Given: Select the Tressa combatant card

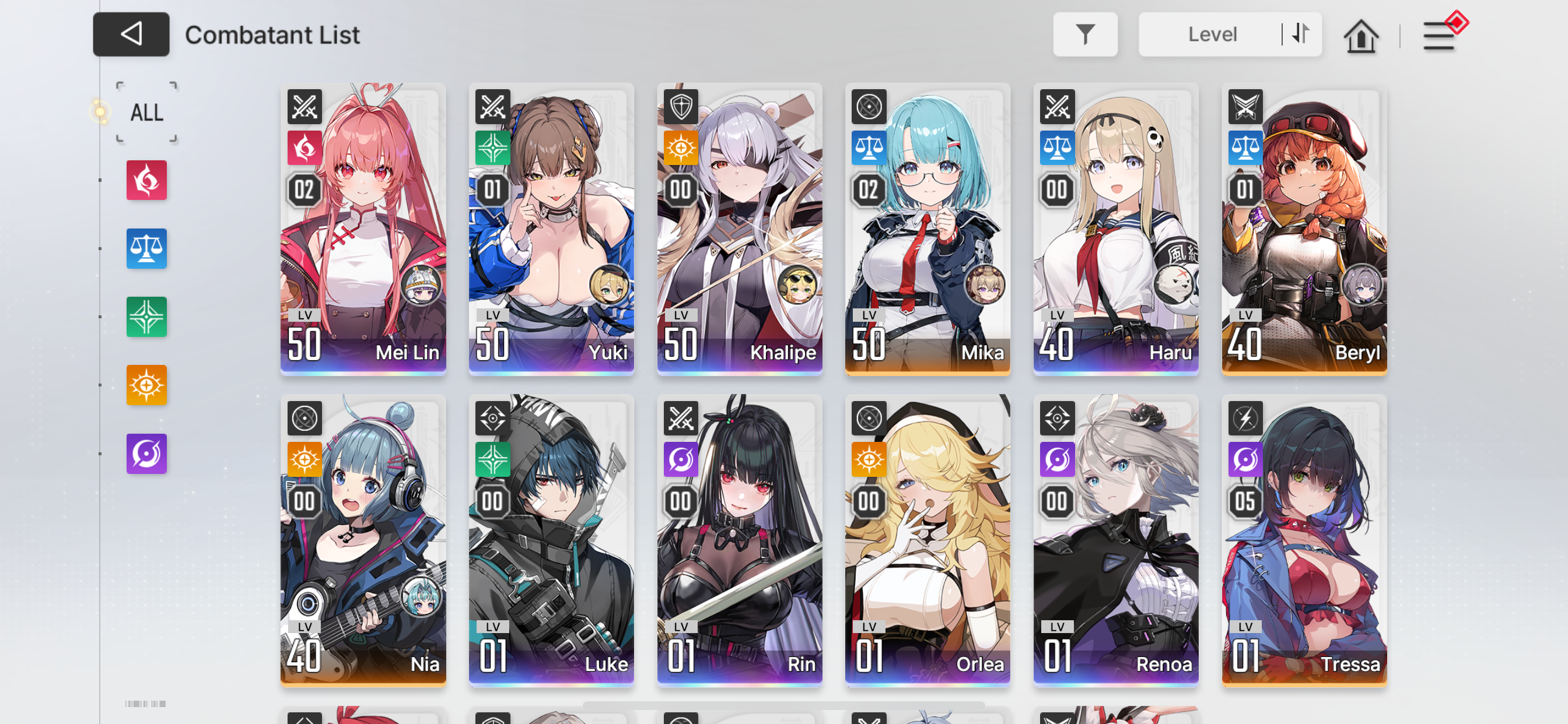Looking at the screenshot, I should [x=1304, y=540].
